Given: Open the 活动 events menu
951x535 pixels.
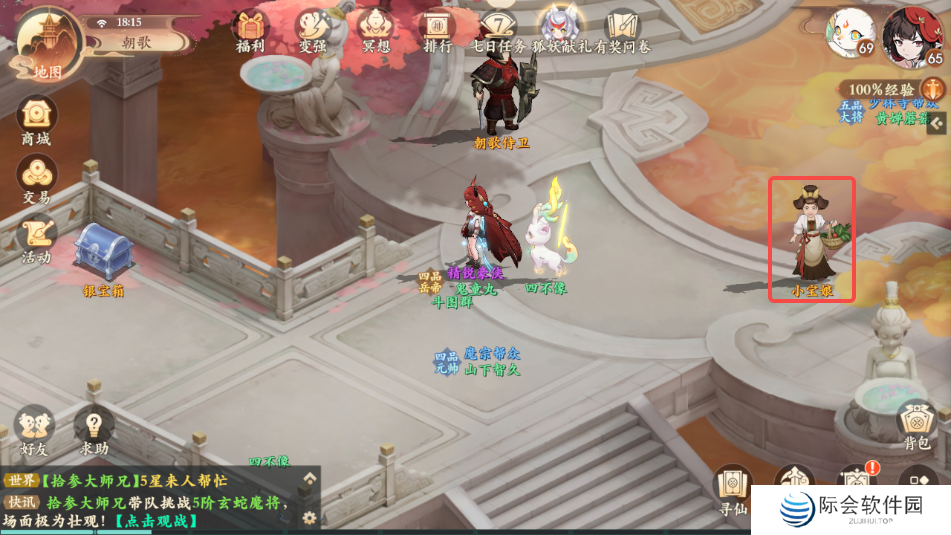Looking at the screenshot, I should (x=36, y=239).
